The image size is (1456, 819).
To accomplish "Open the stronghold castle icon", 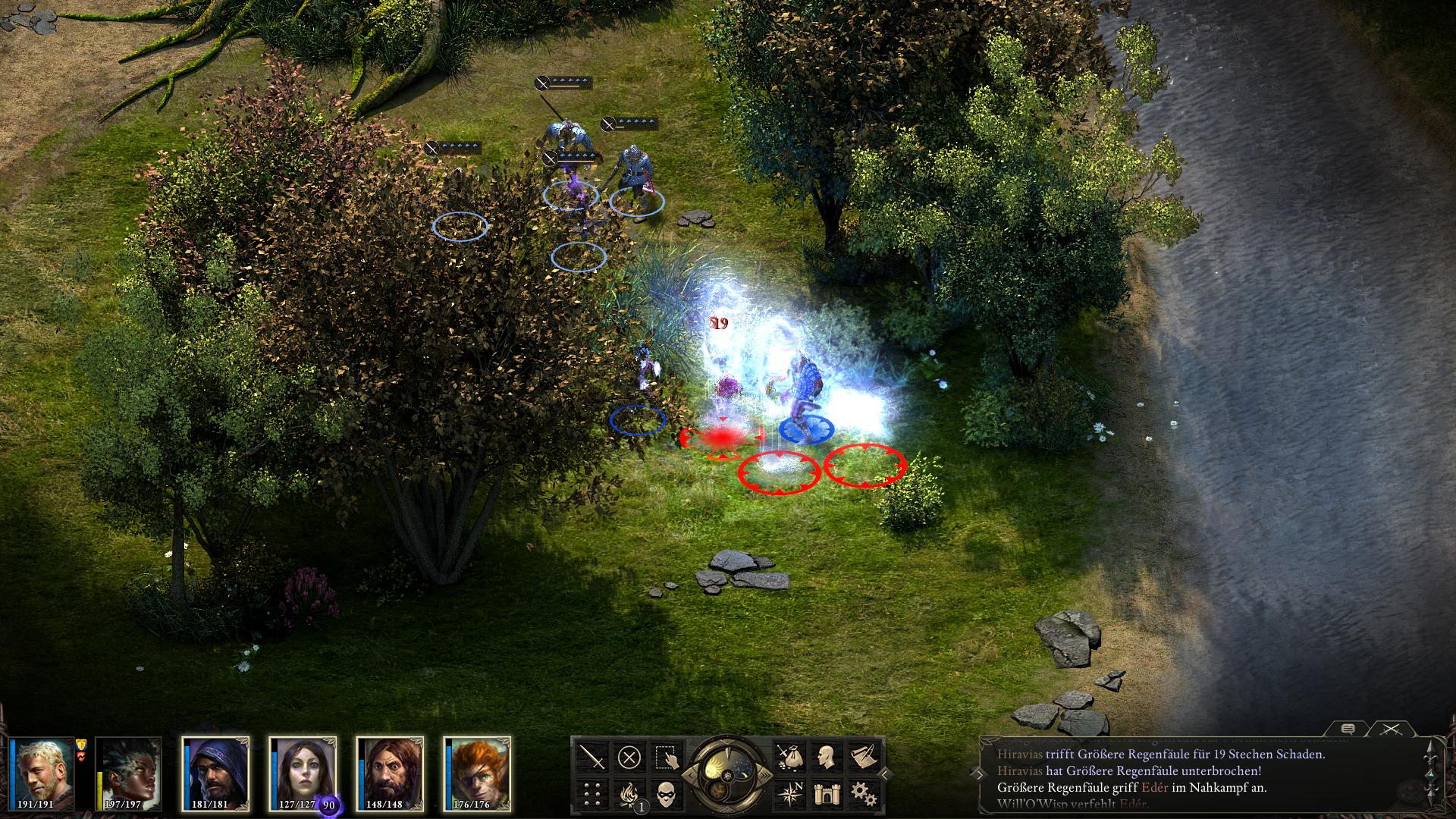I will click(x=827, y=794).
